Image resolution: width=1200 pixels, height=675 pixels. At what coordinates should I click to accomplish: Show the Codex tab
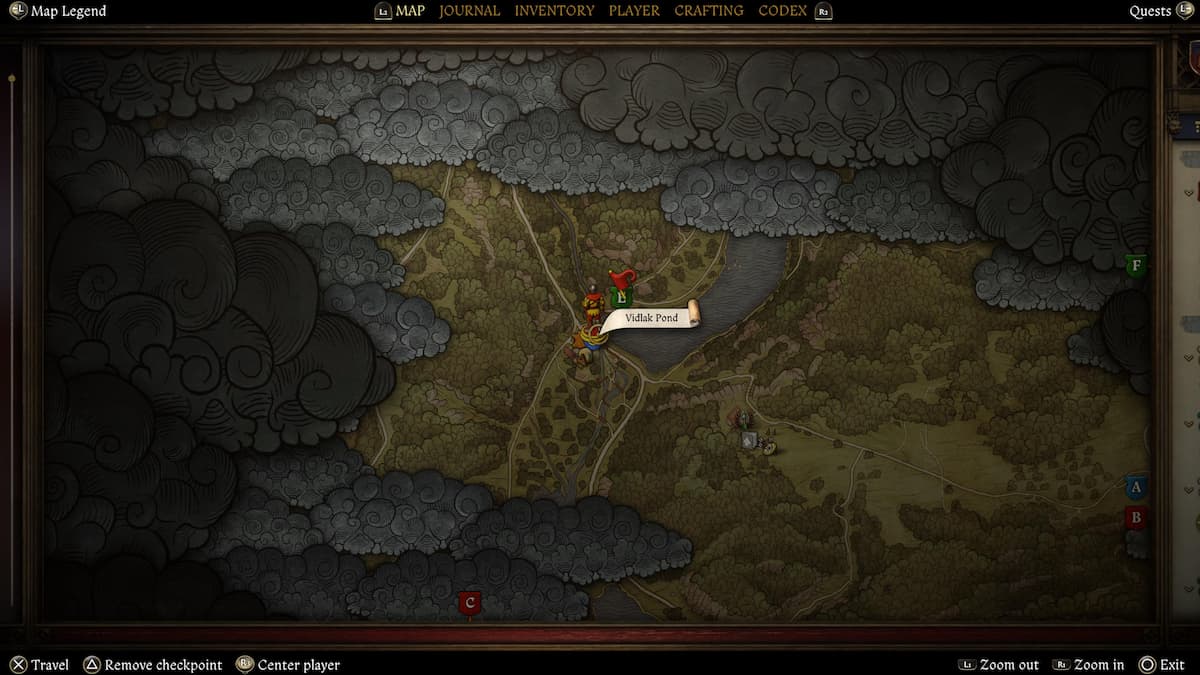pos(783,11)
